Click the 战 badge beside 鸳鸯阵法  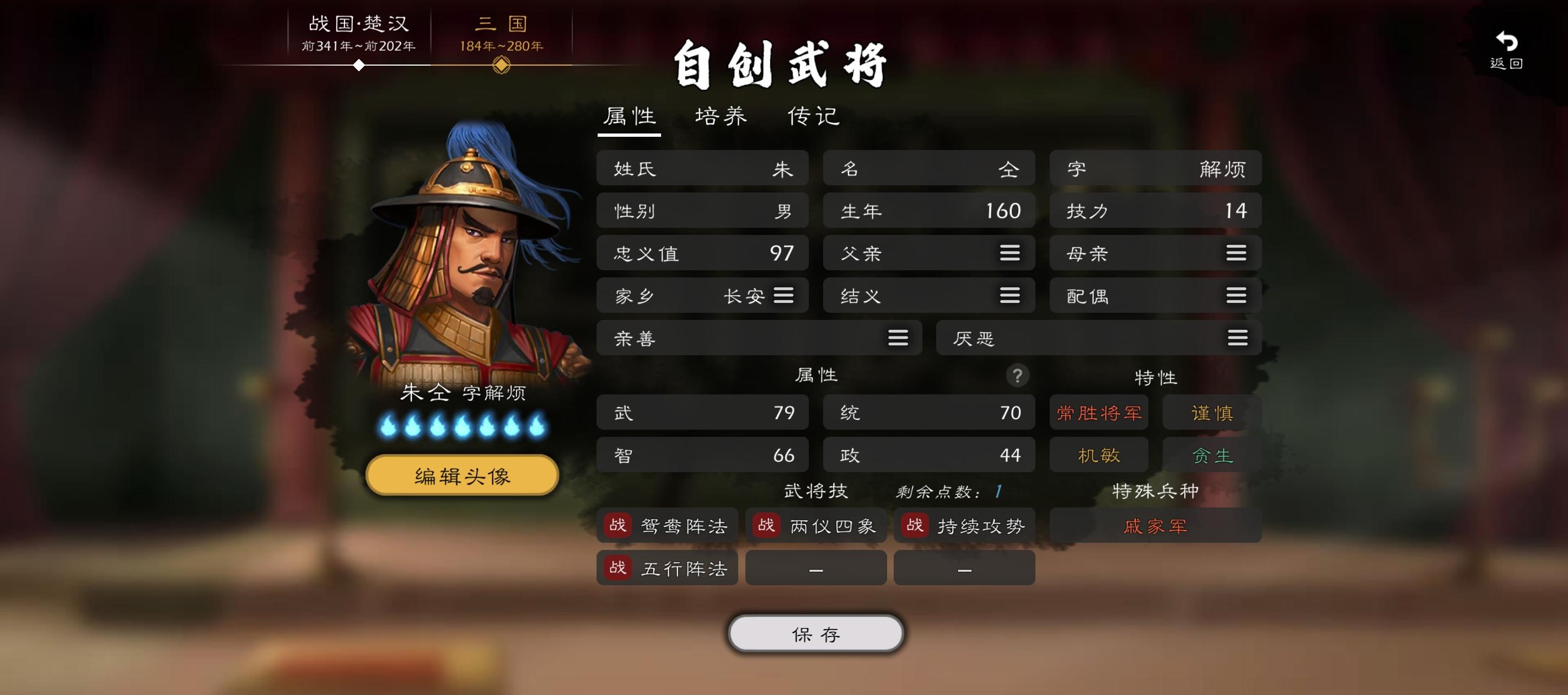pyautogui.click(x=616, y=525)
